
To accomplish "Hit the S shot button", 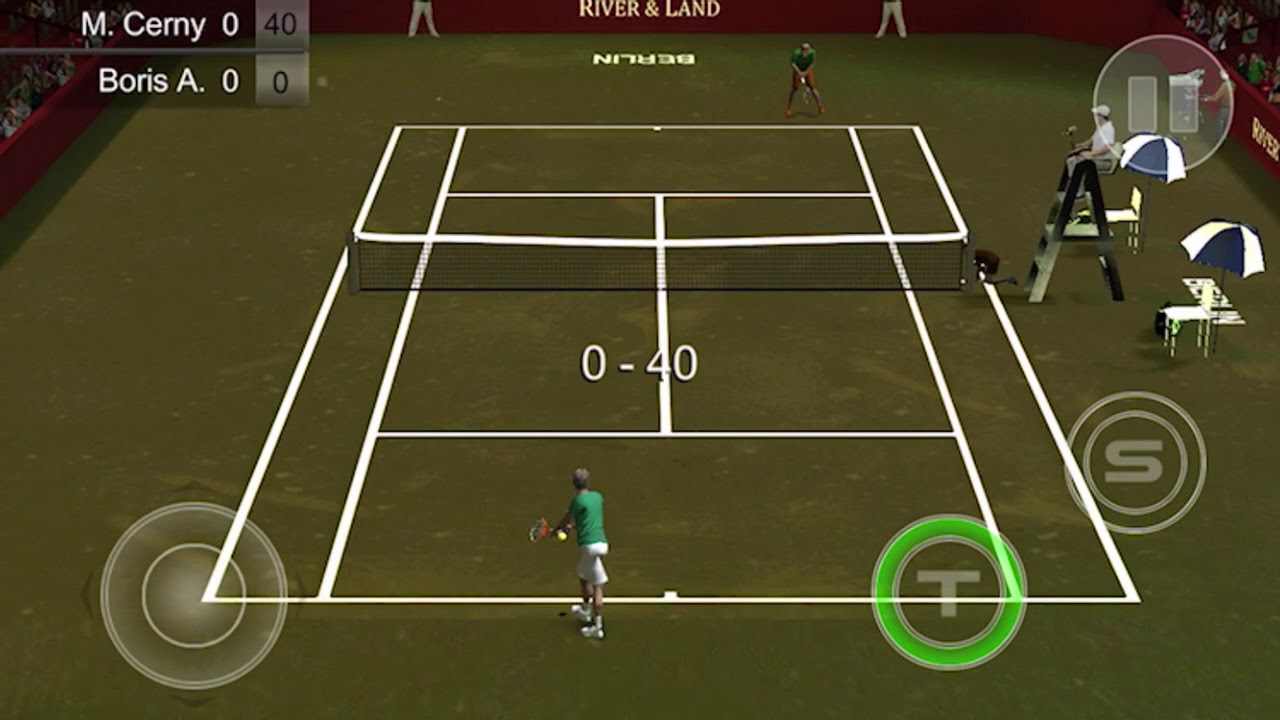I will [x=1135, y=462].
